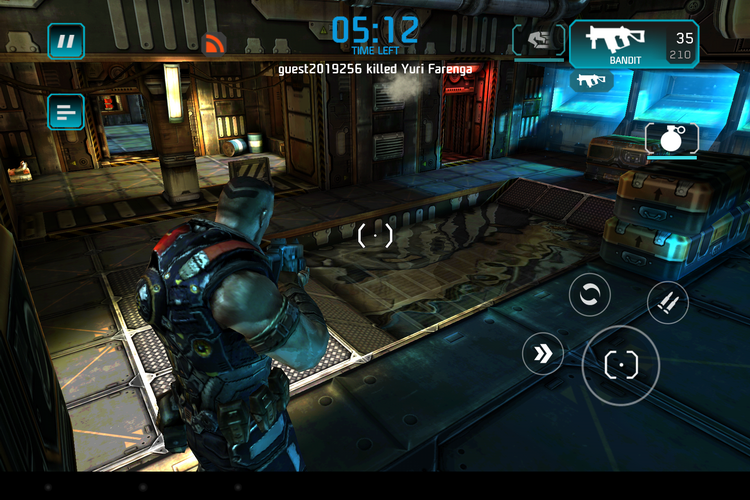Viewport: 750px width, 500px height.
Task: Open the scoreboard list button
Action: [66, 111]
